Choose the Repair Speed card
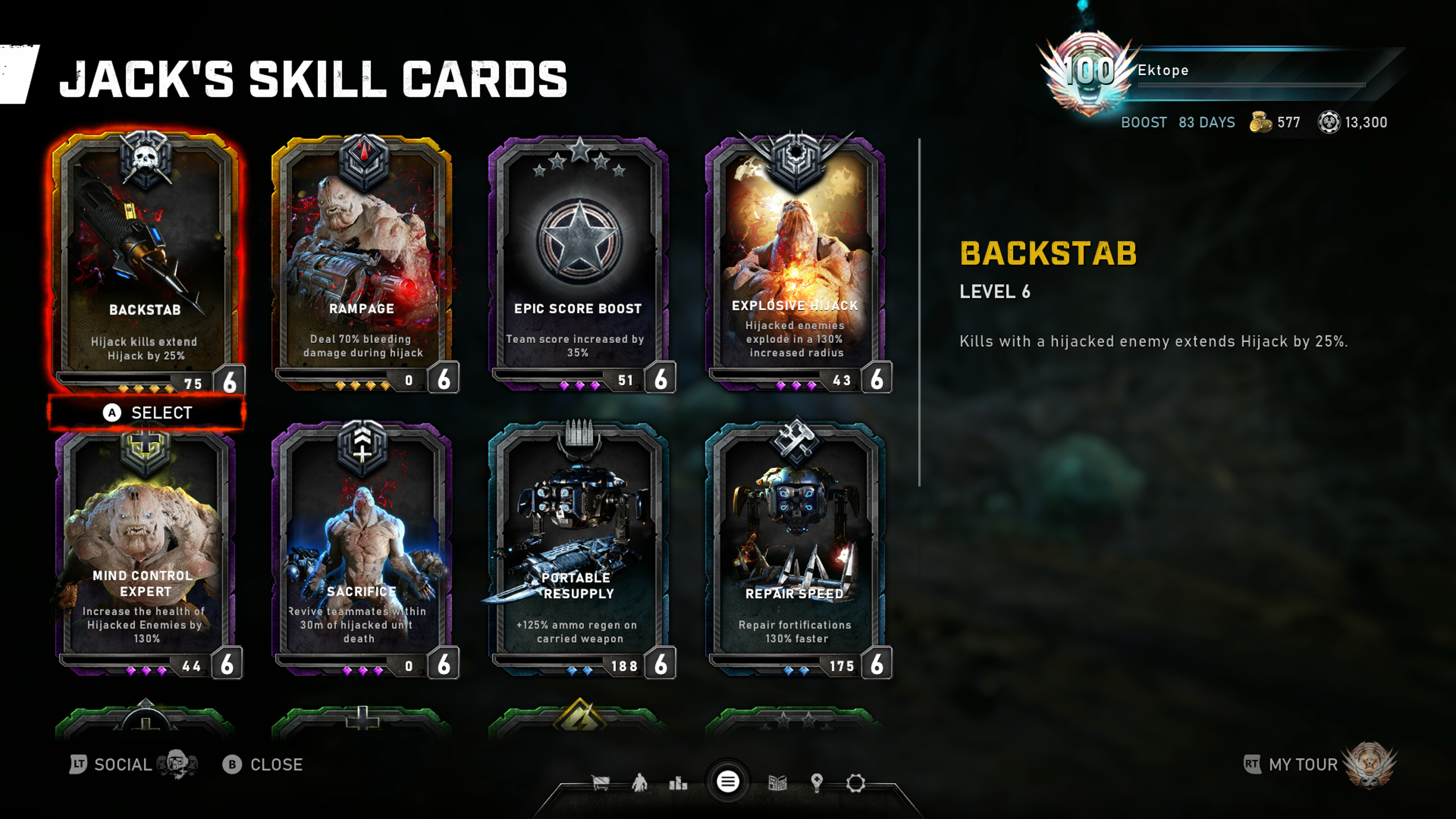Viewport: 1456px width, 819px height. coord(795,548)
